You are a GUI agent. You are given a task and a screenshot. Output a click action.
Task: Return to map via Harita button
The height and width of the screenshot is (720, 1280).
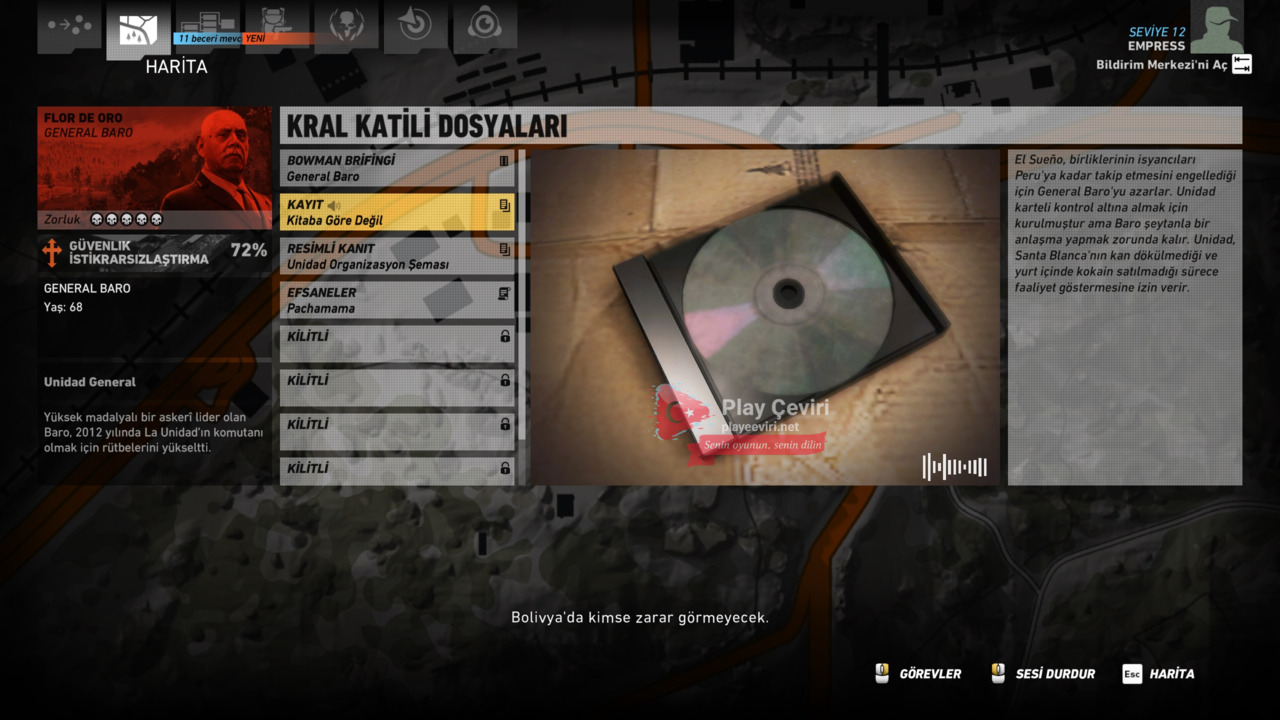pos(1158,674)
